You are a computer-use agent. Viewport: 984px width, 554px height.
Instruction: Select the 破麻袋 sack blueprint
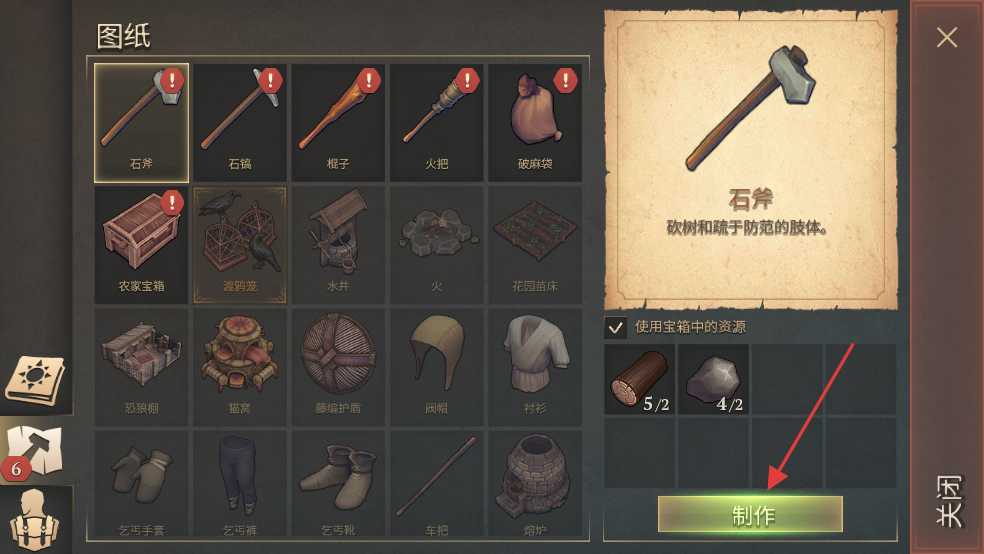pos(534,121)
